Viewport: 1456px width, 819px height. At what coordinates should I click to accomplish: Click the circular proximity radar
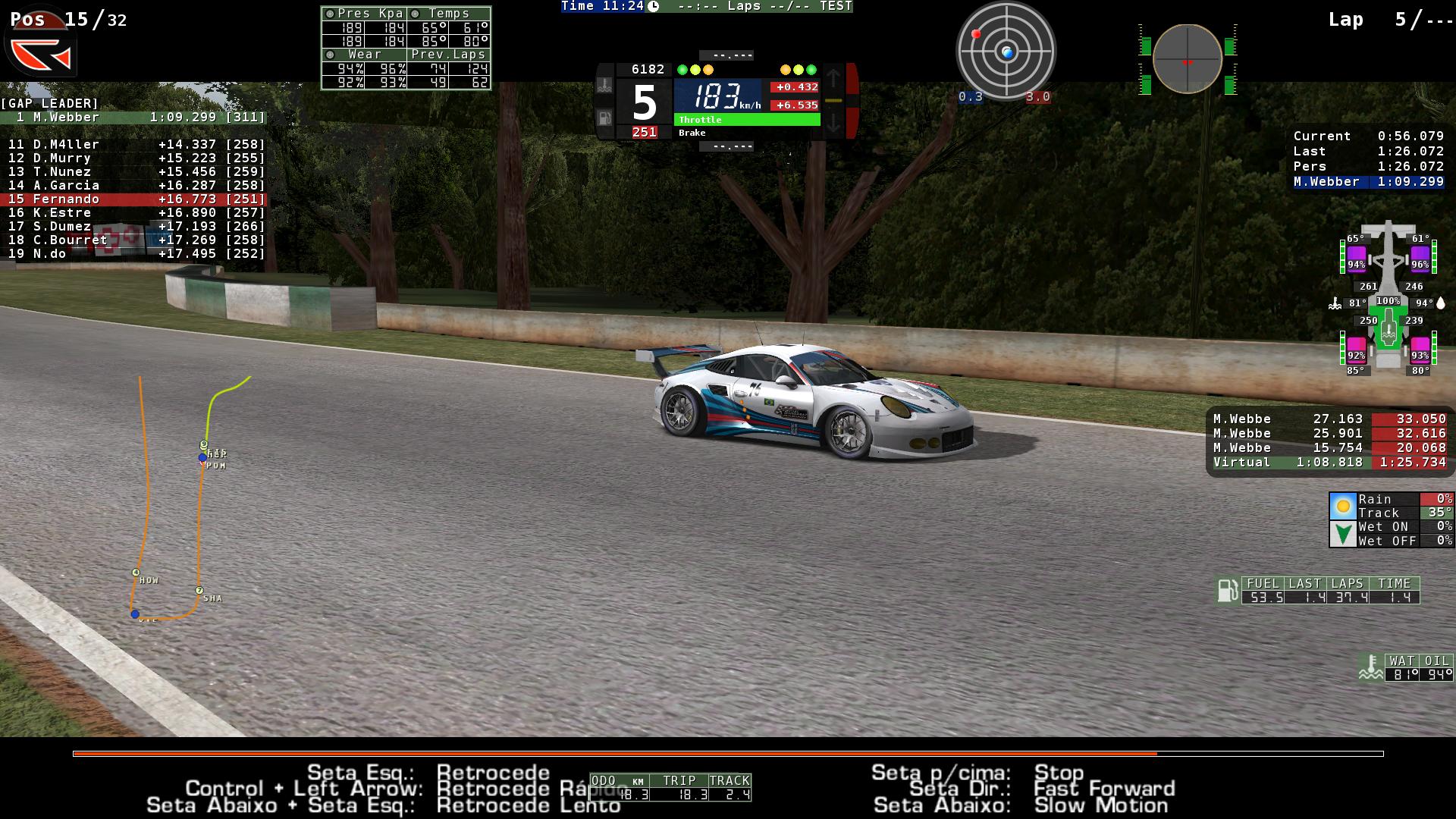pyautogui.click(x=1006, y=52)
